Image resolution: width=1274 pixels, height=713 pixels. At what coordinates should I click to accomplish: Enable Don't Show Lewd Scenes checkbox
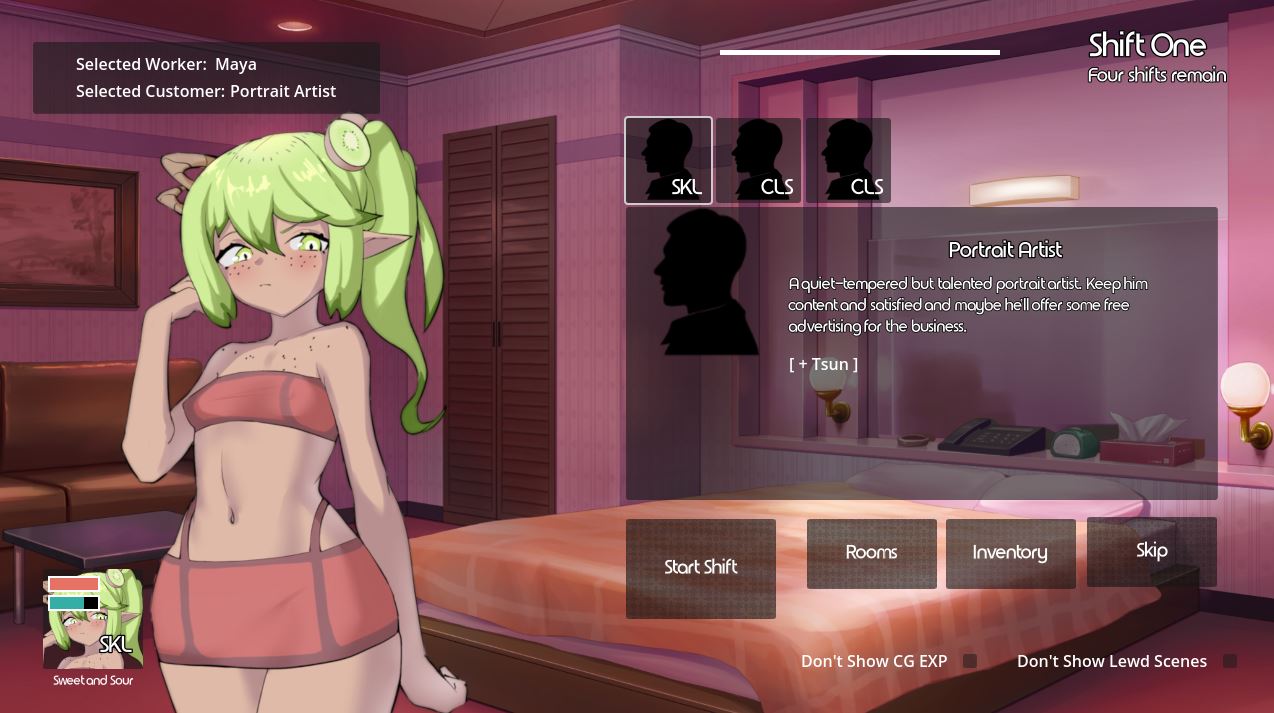(x=1230, y=661)
